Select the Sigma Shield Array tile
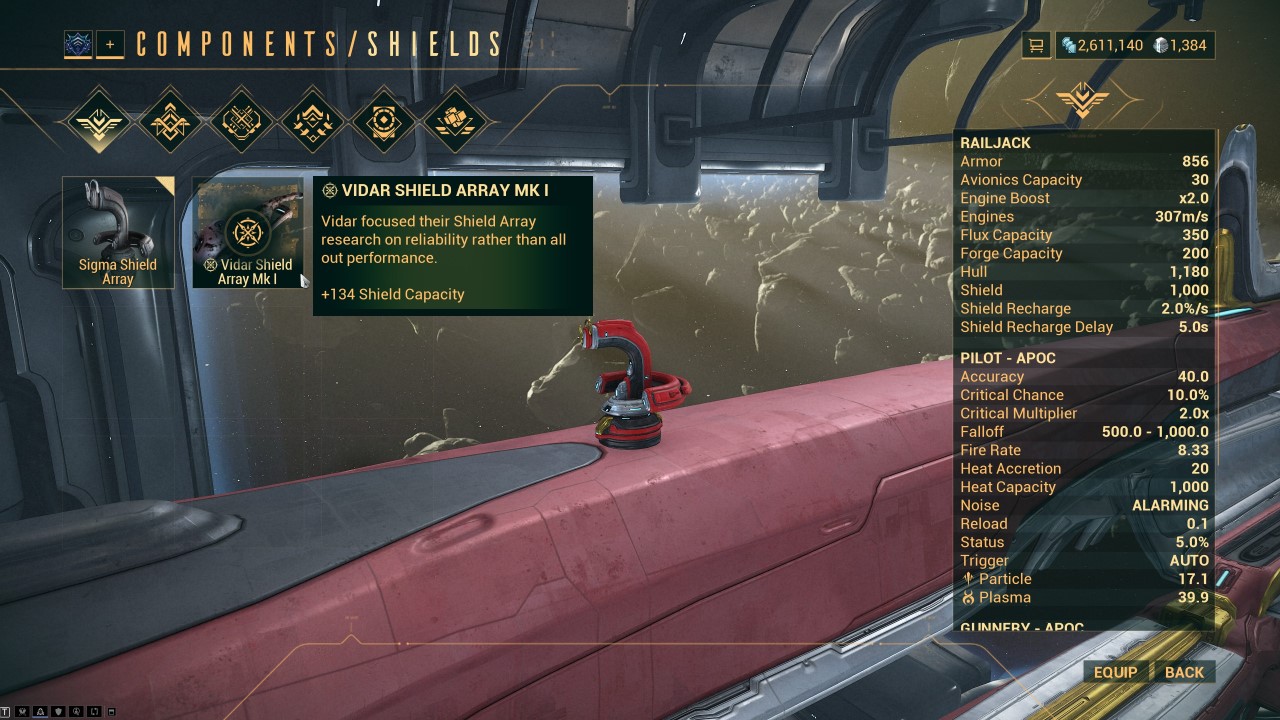 point(118,232)
